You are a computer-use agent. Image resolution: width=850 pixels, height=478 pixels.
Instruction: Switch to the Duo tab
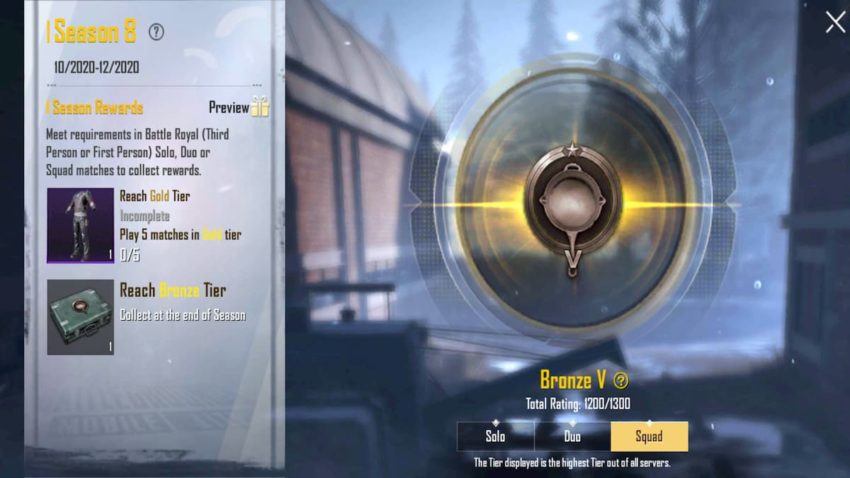(x=572, y=436)
